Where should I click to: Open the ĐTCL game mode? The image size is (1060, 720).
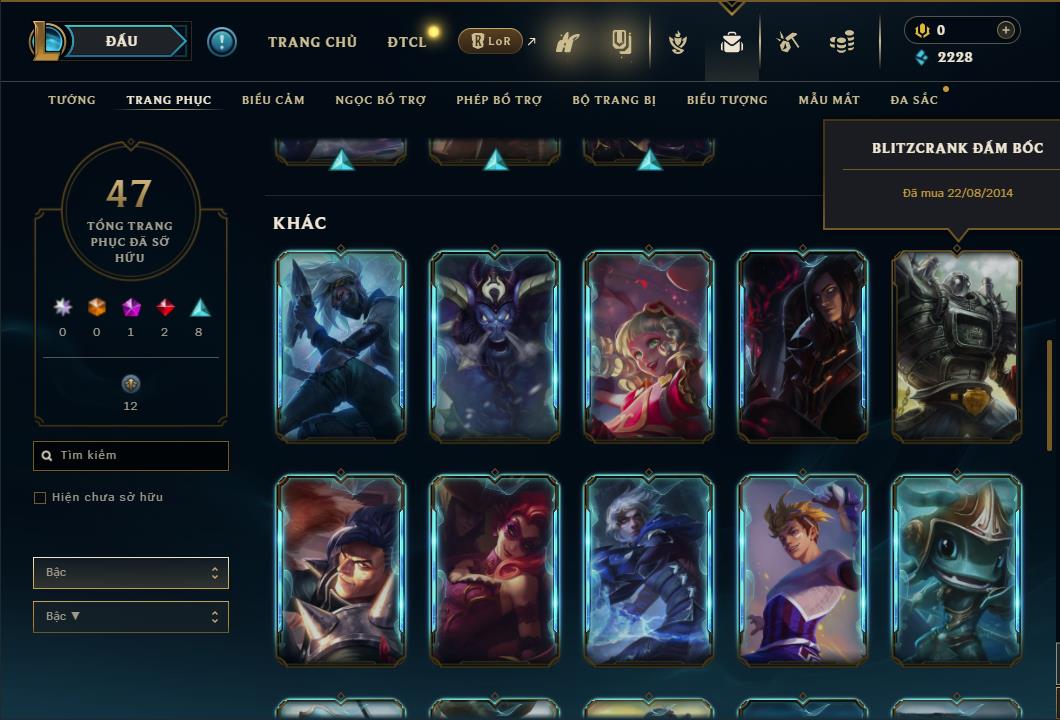(406, 42)
